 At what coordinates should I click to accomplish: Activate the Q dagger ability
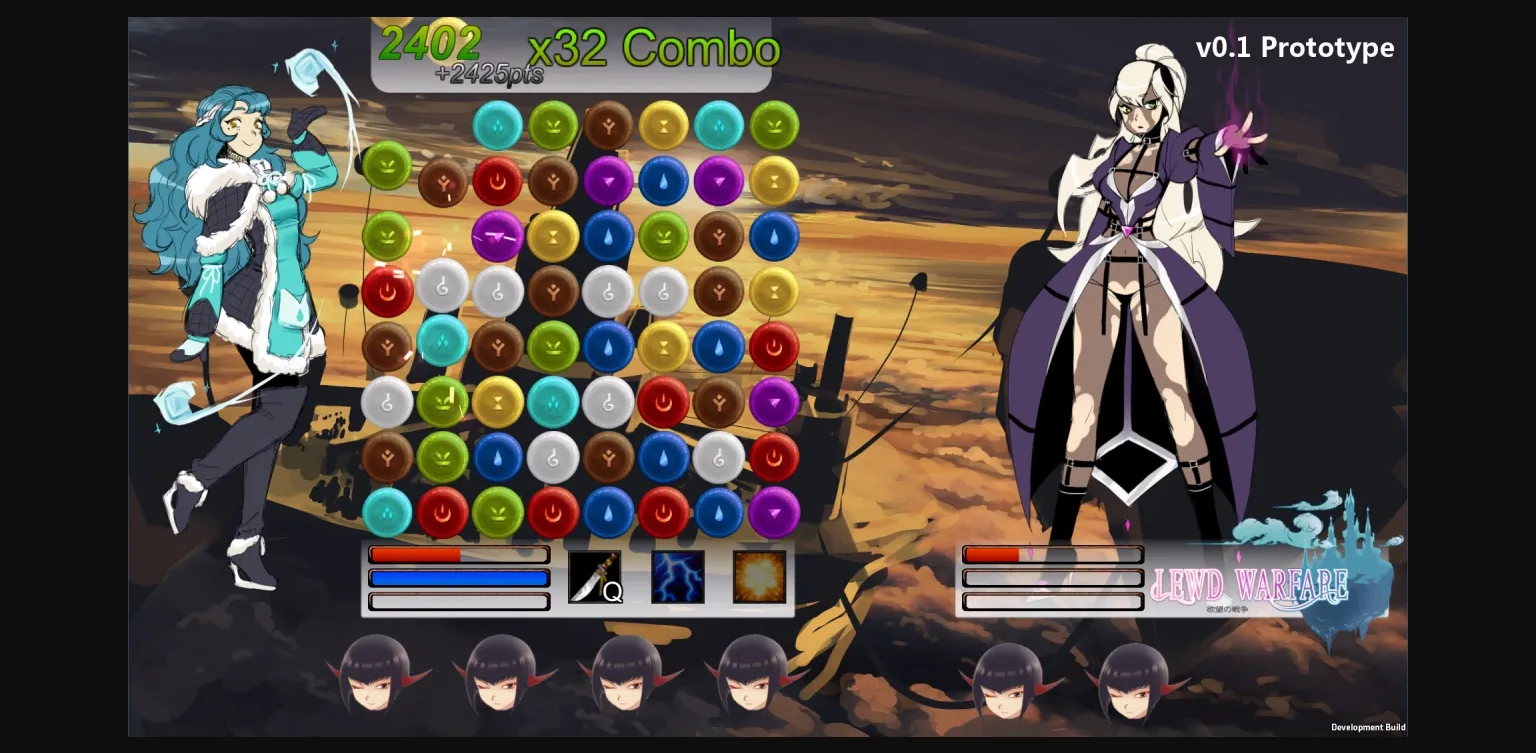(x=595, y=578)
